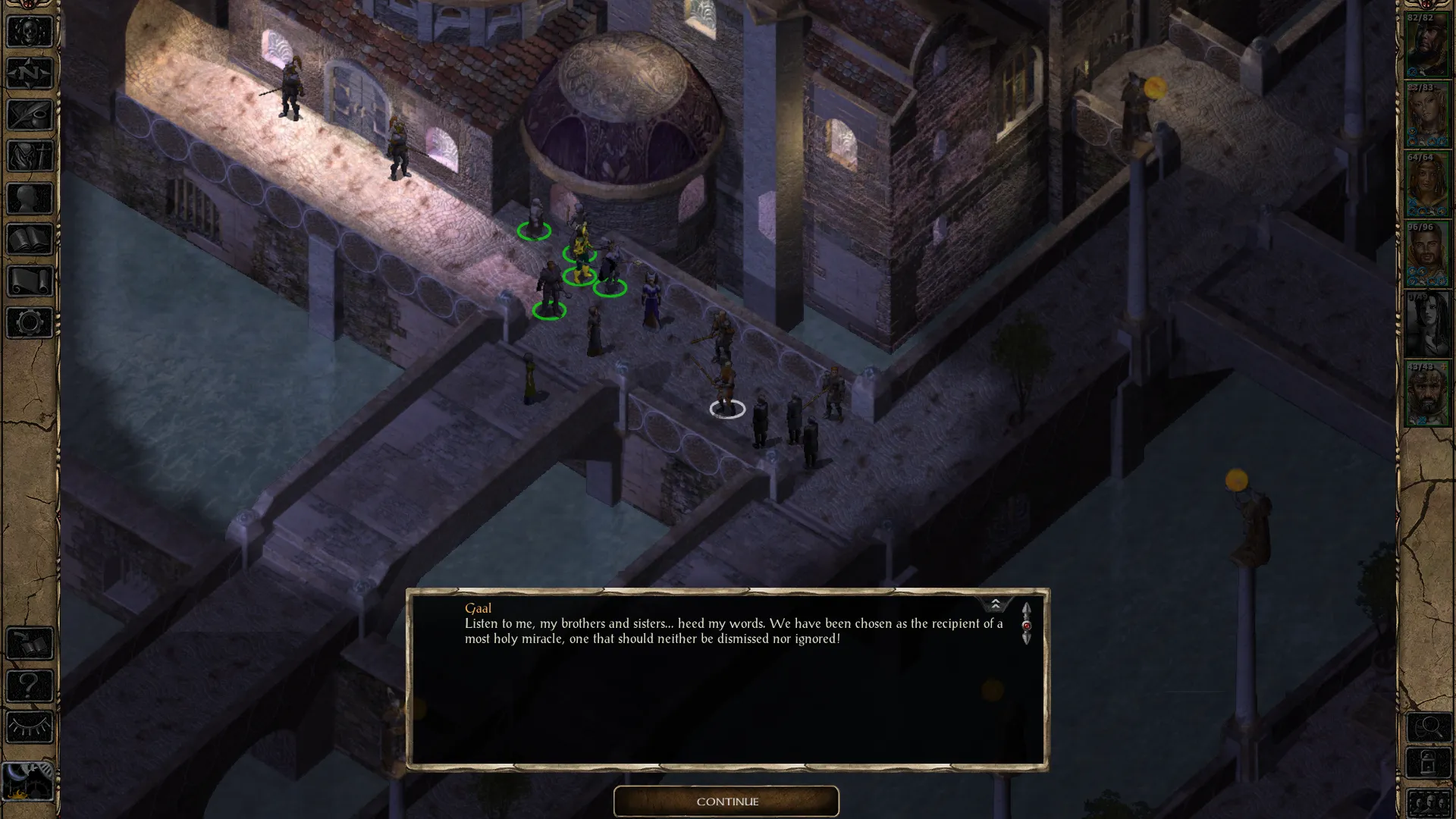Expand the dialogue box with the chevron
This screenshot has width=1456, height=819.
pos(995,604)
